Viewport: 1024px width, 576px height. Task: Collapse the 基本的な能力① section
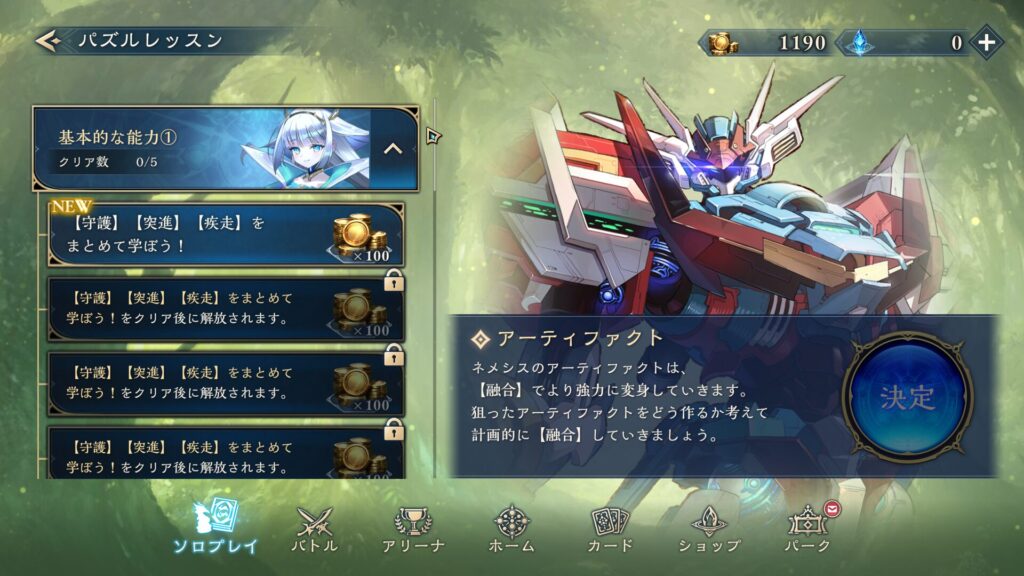(393, 148)
